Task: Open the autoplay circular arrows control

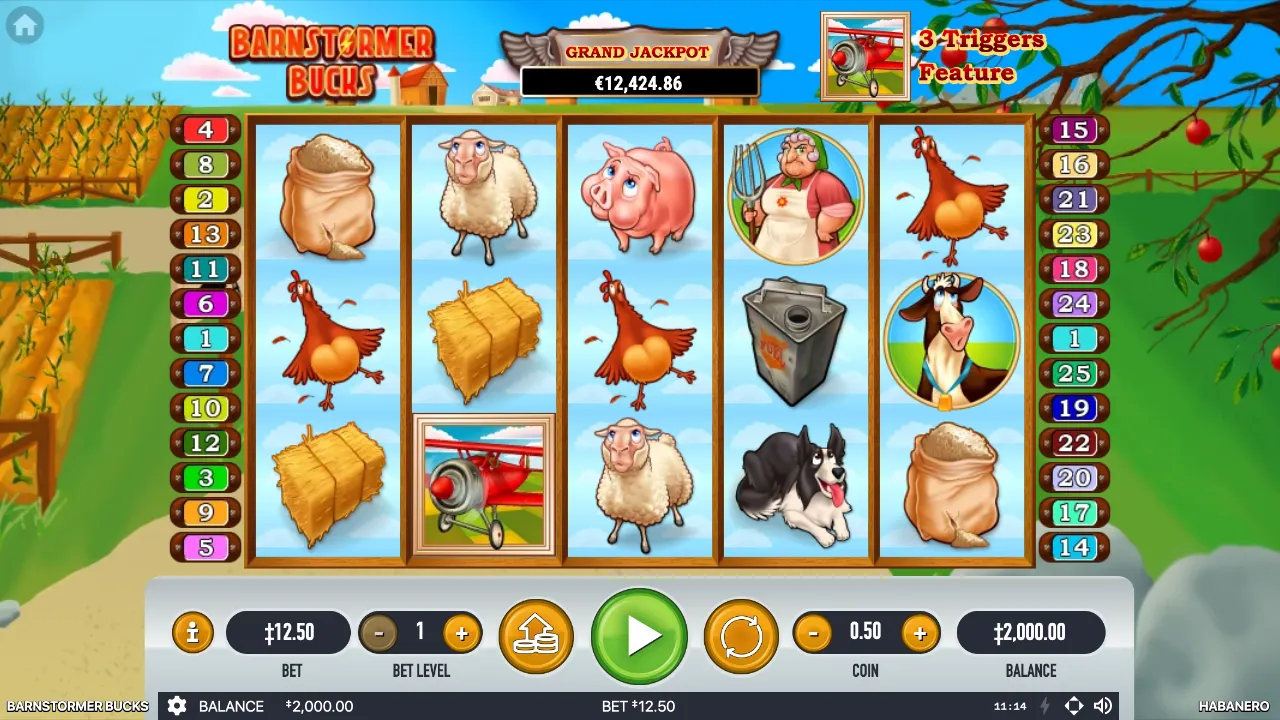Action: [741, 634]
